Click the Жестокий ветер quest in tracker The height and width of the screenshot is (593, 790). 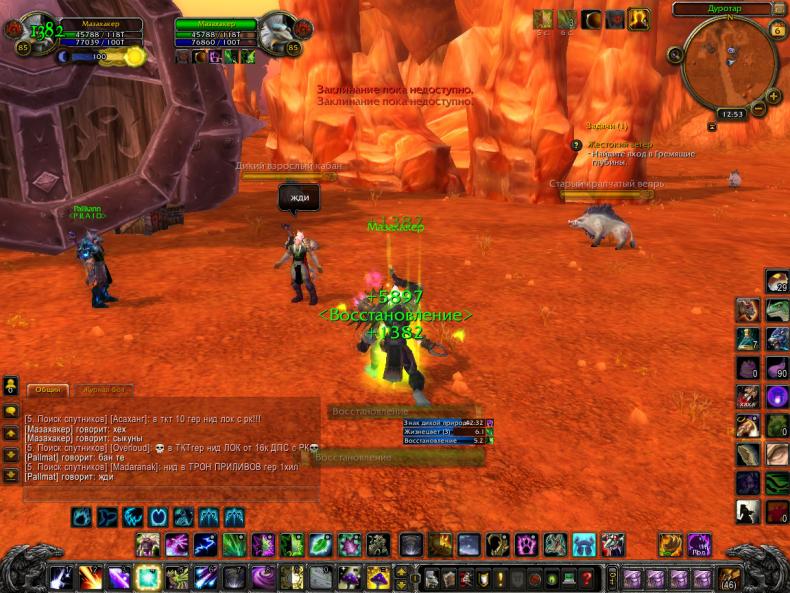(x=620, y=144)
